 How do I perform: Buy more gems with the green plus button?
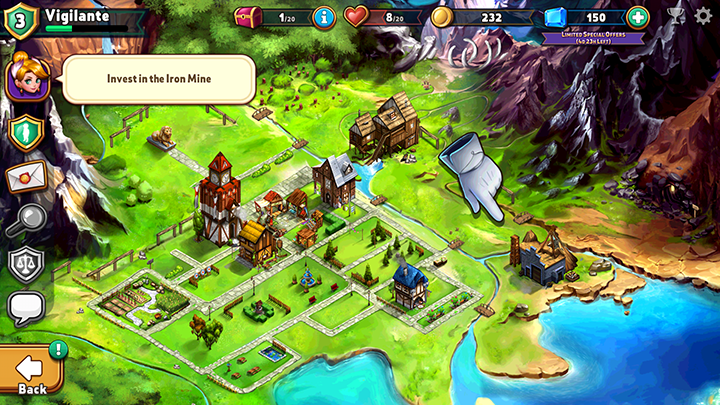[x=638, y=17]
